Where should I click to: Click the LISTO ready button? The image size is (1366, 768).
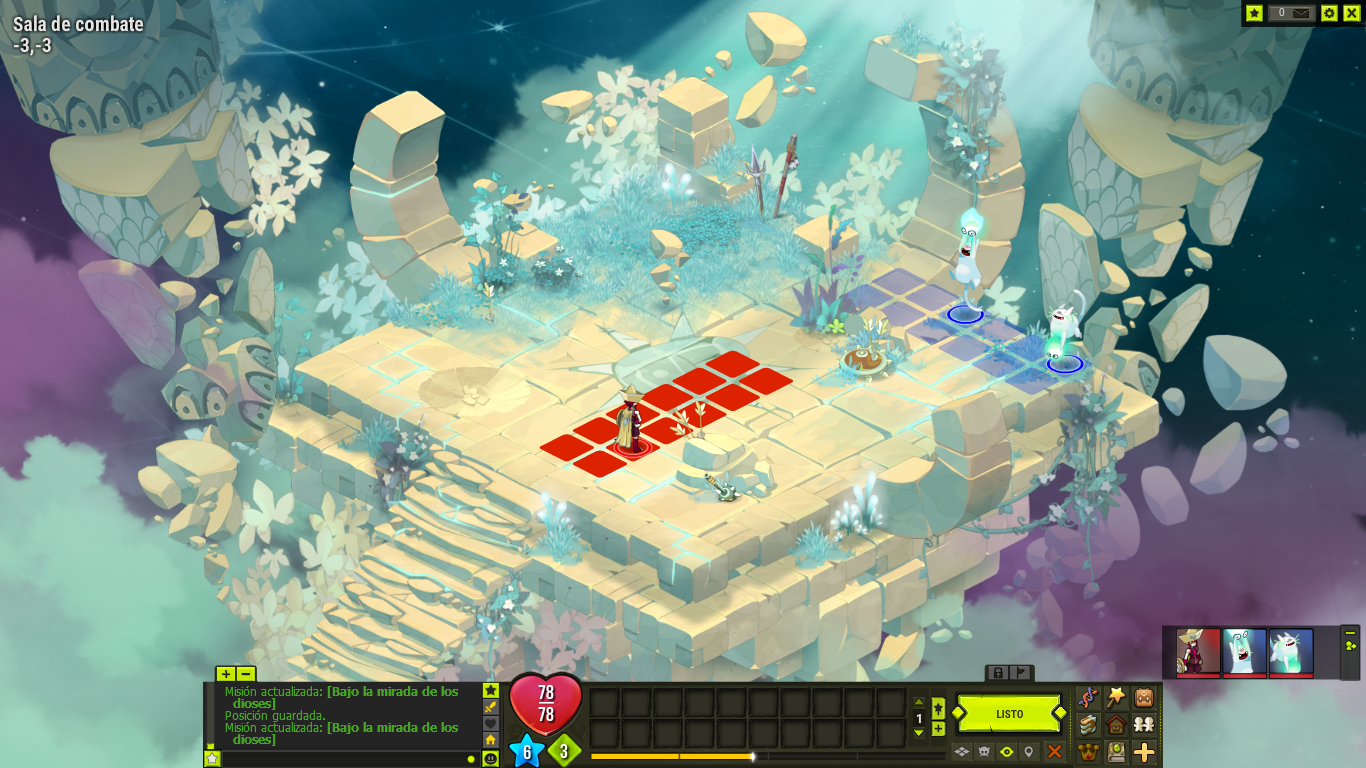pos(1009,714)
